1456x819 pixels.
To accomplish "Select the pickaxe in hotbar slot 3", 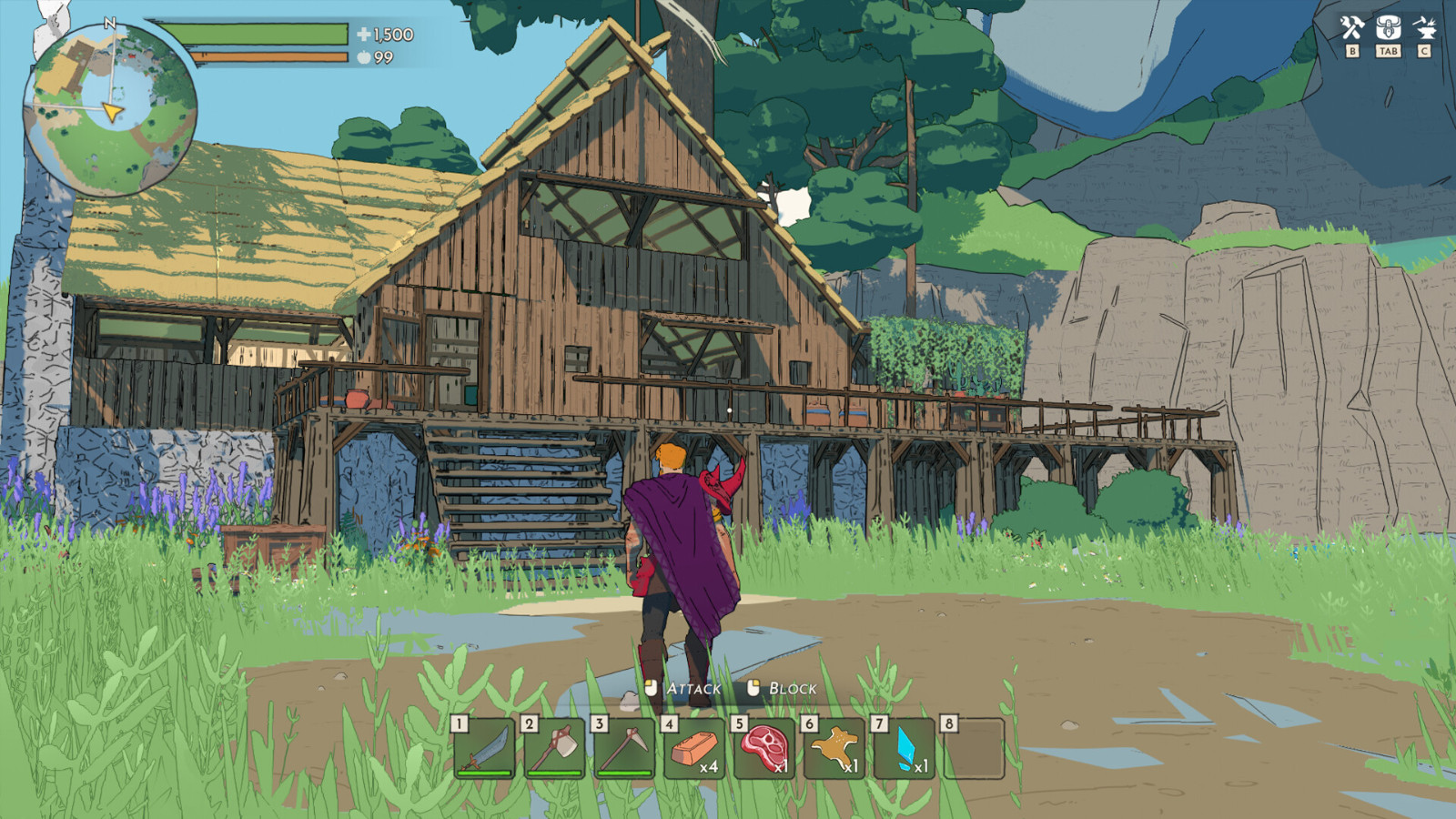I will [x=624, y=748].
